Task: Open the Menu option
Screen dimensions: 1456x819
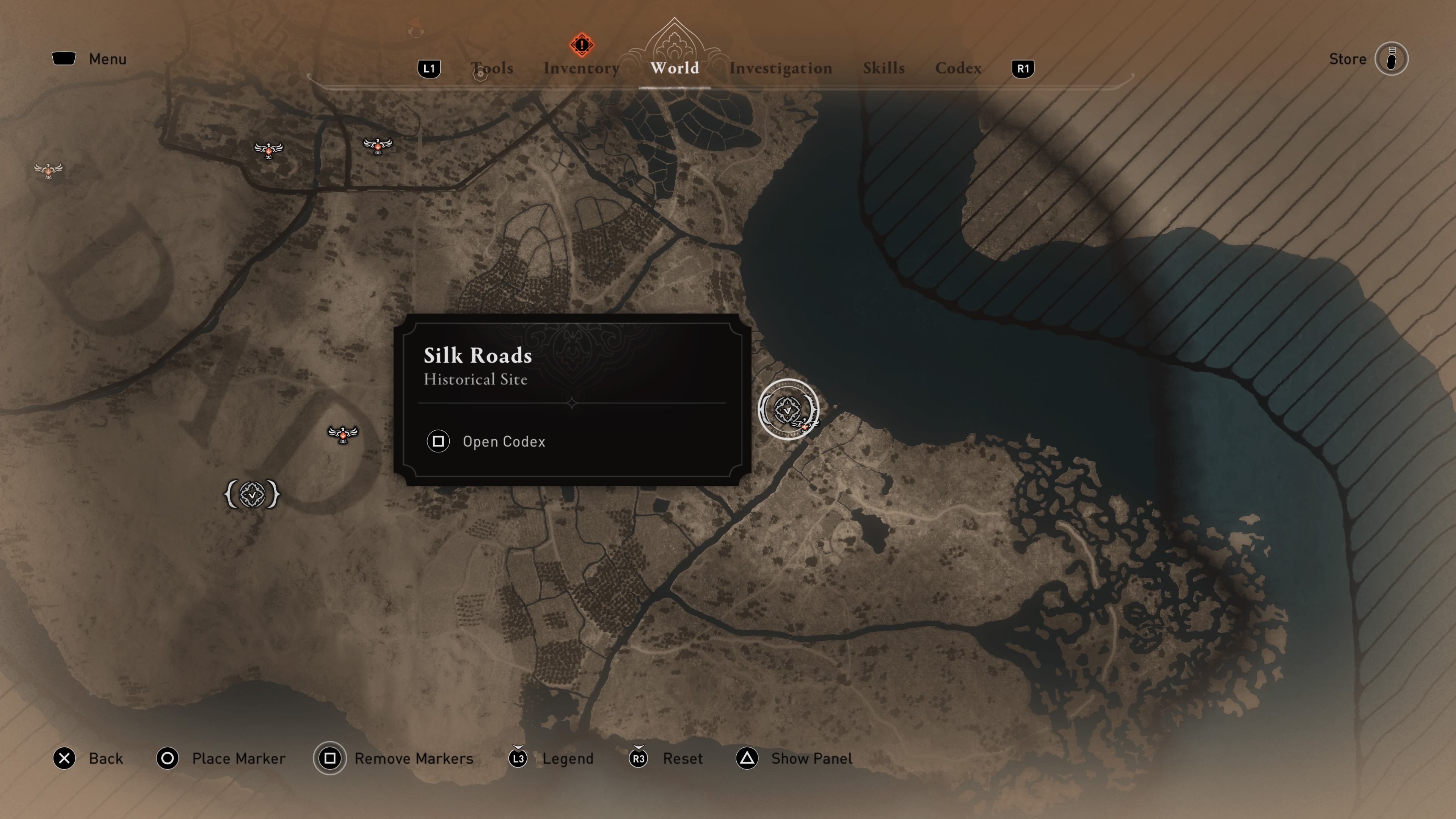Action: point(107,59)
